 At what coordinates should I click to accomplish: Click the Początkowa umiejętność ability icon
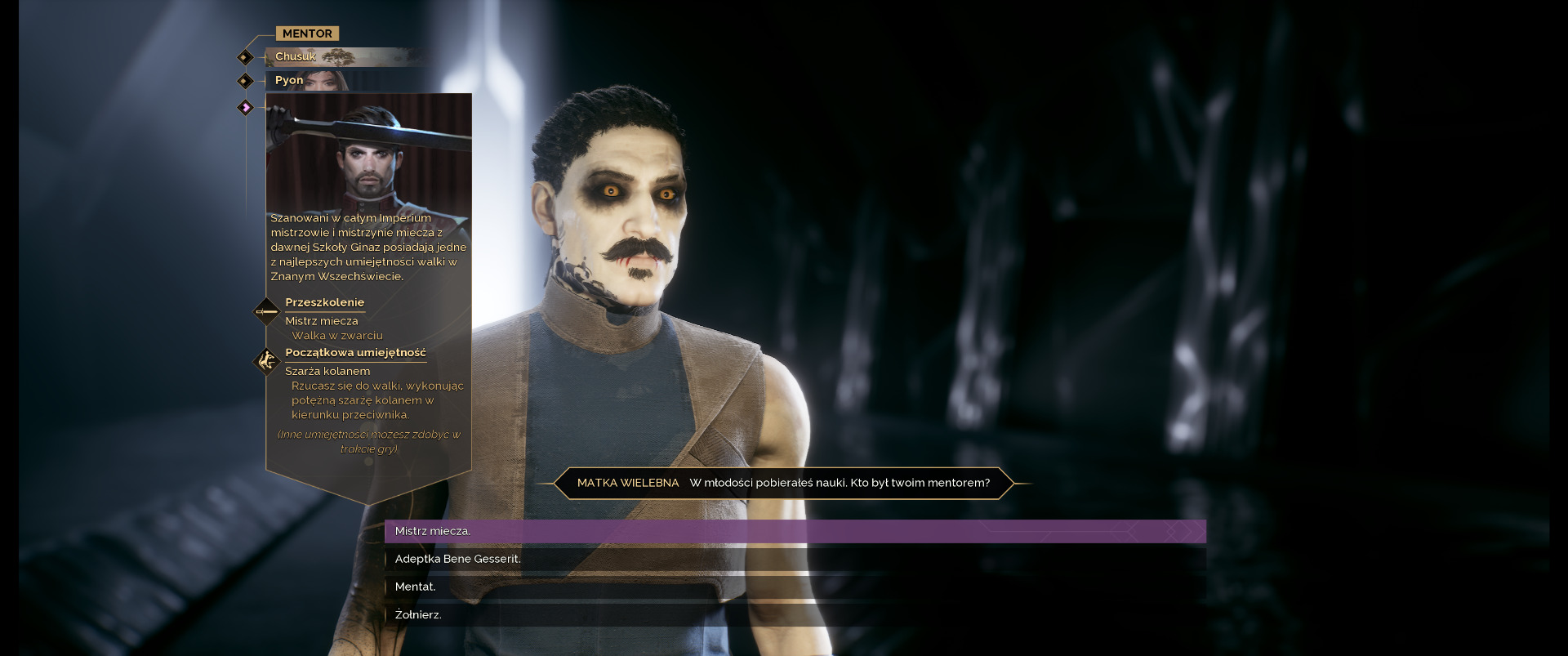click(266, 360)
